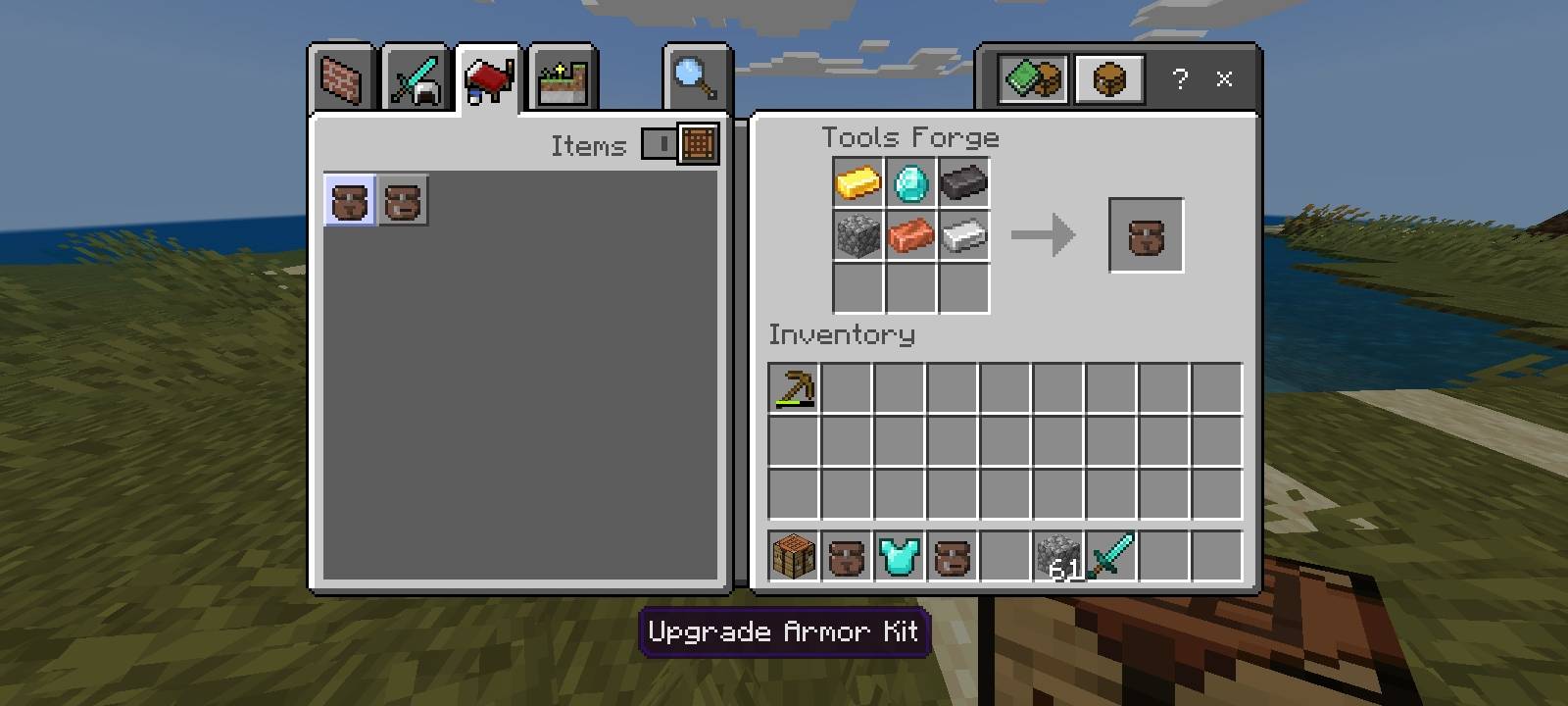Take the armor kit from the output slot
The height and width of the screenshot is (706, 1568).
click(1146, 235)
